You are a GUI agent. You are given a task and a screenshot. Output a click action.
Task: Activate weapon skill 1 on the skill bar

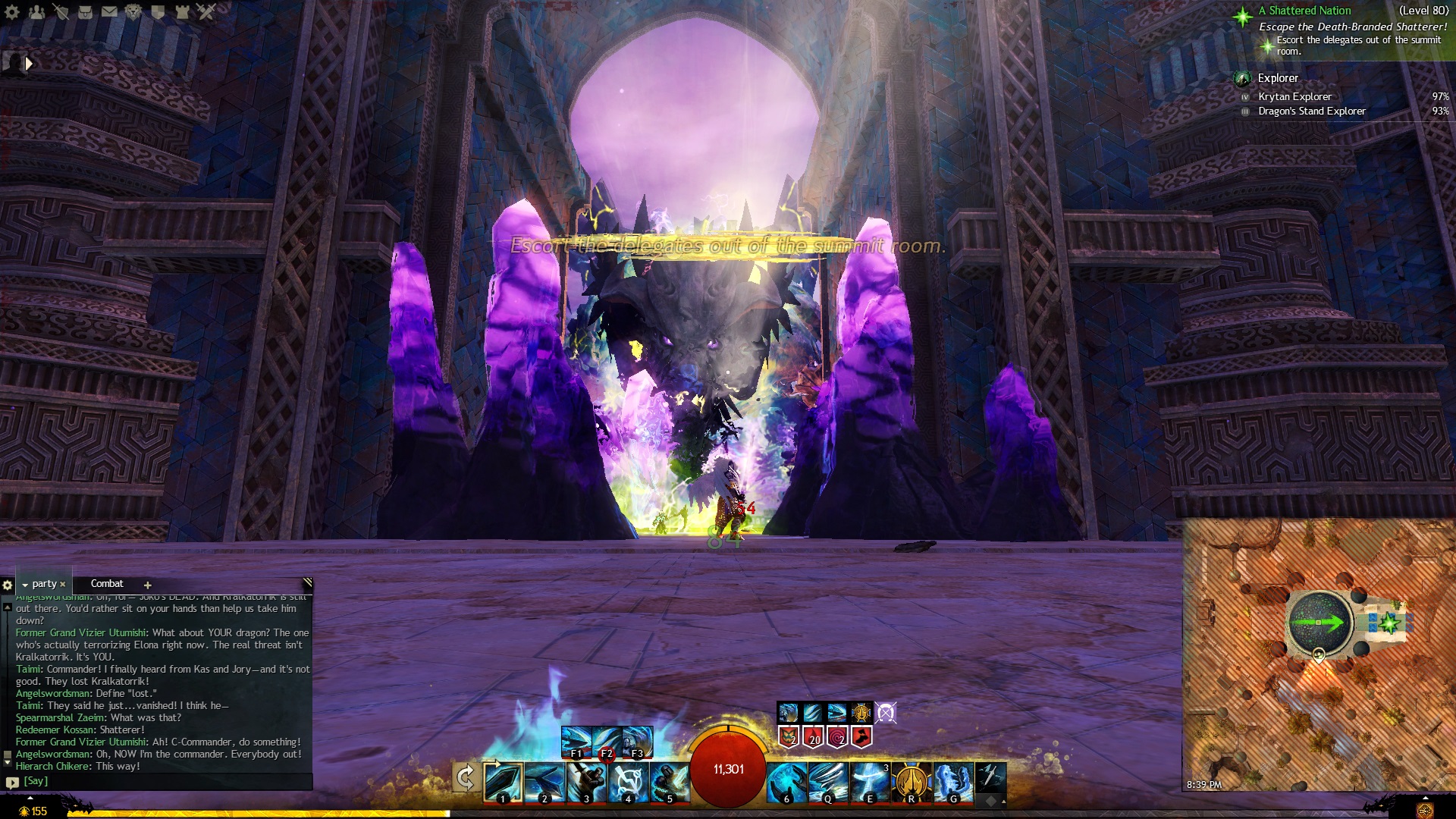coord(503,782)
